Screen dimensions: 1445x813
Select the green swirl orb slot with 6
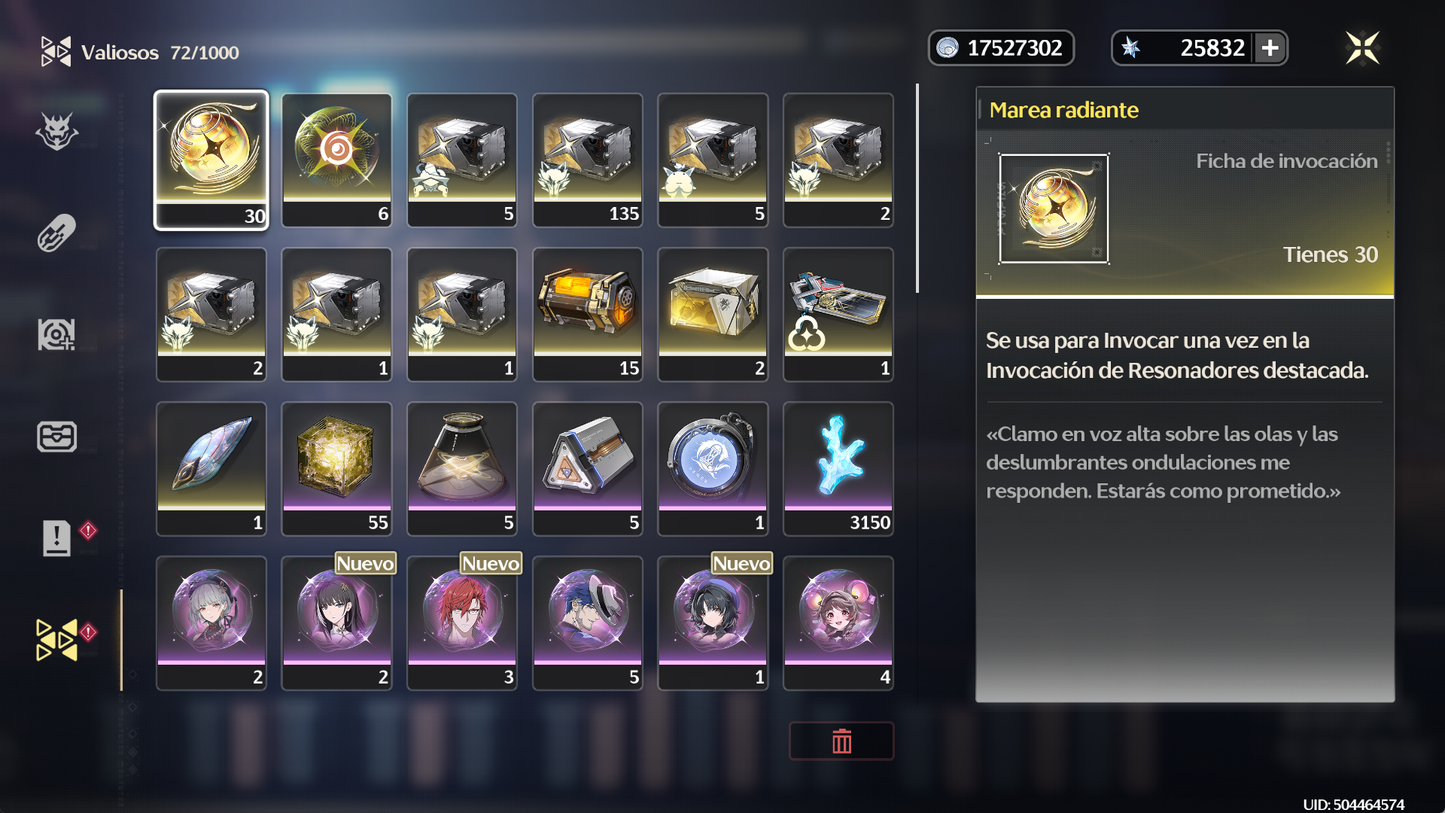[x=337, y=160]
